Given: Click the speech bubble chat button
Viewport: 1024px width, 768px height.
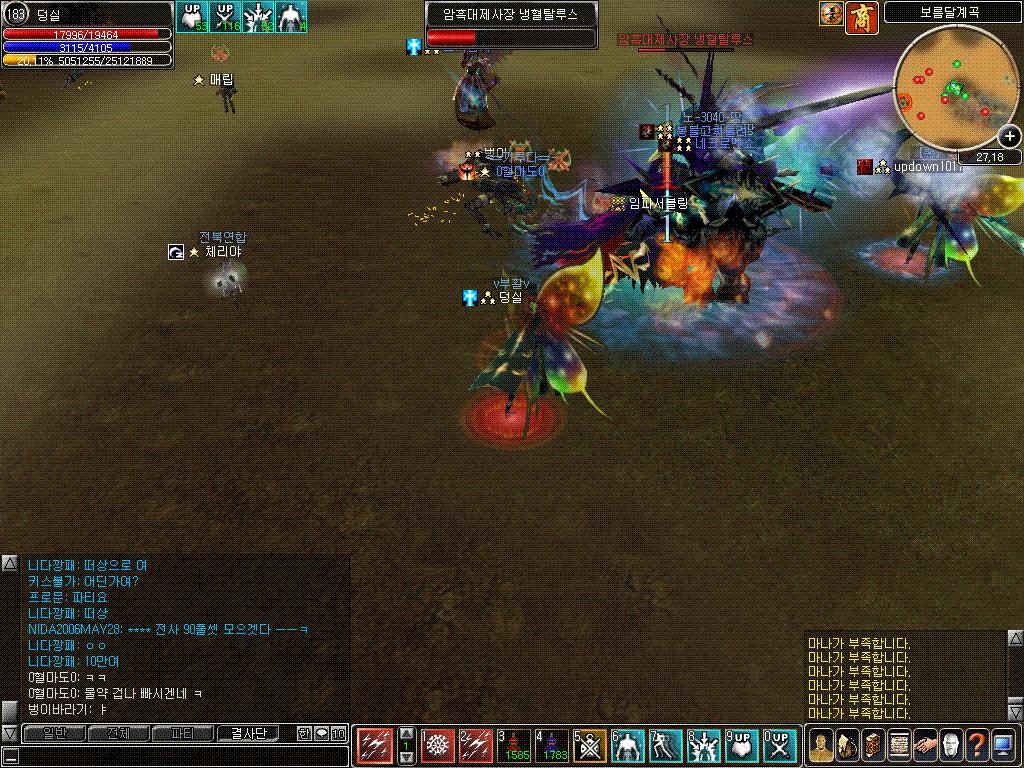Looking at the screenshot, I should point(321,734).
